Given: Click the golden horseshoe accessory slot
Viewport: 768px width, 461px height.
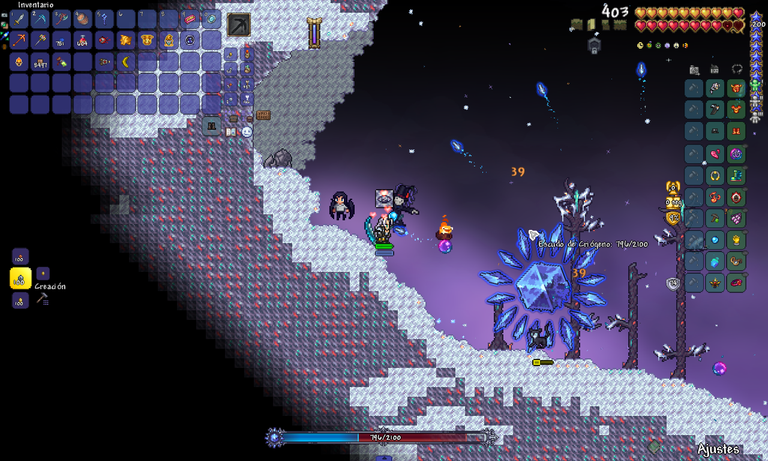Looking at the screenshot, I should 715,176.
